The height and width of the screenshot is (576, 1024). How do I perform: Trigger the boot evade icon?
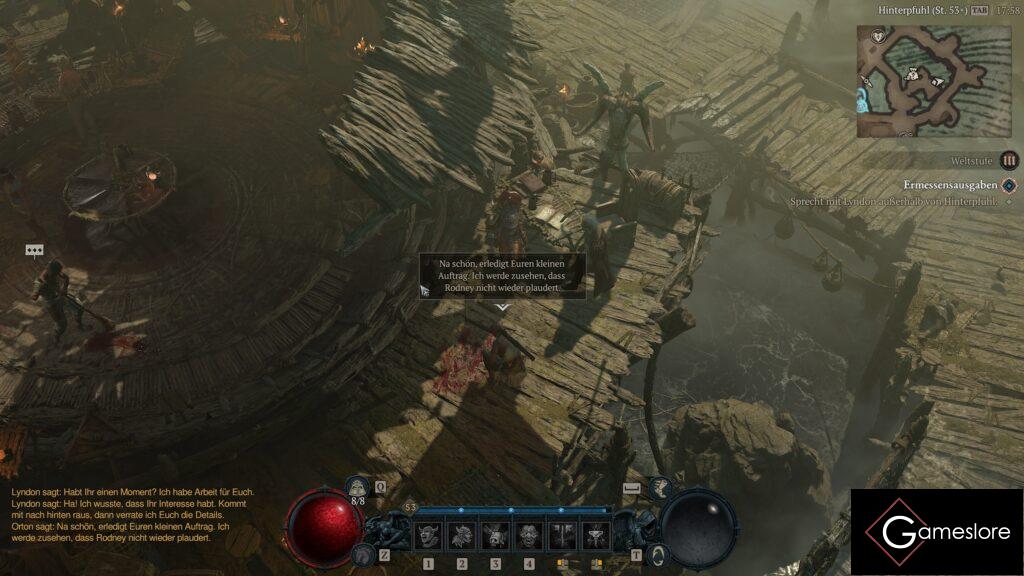(x=661, y=488)
